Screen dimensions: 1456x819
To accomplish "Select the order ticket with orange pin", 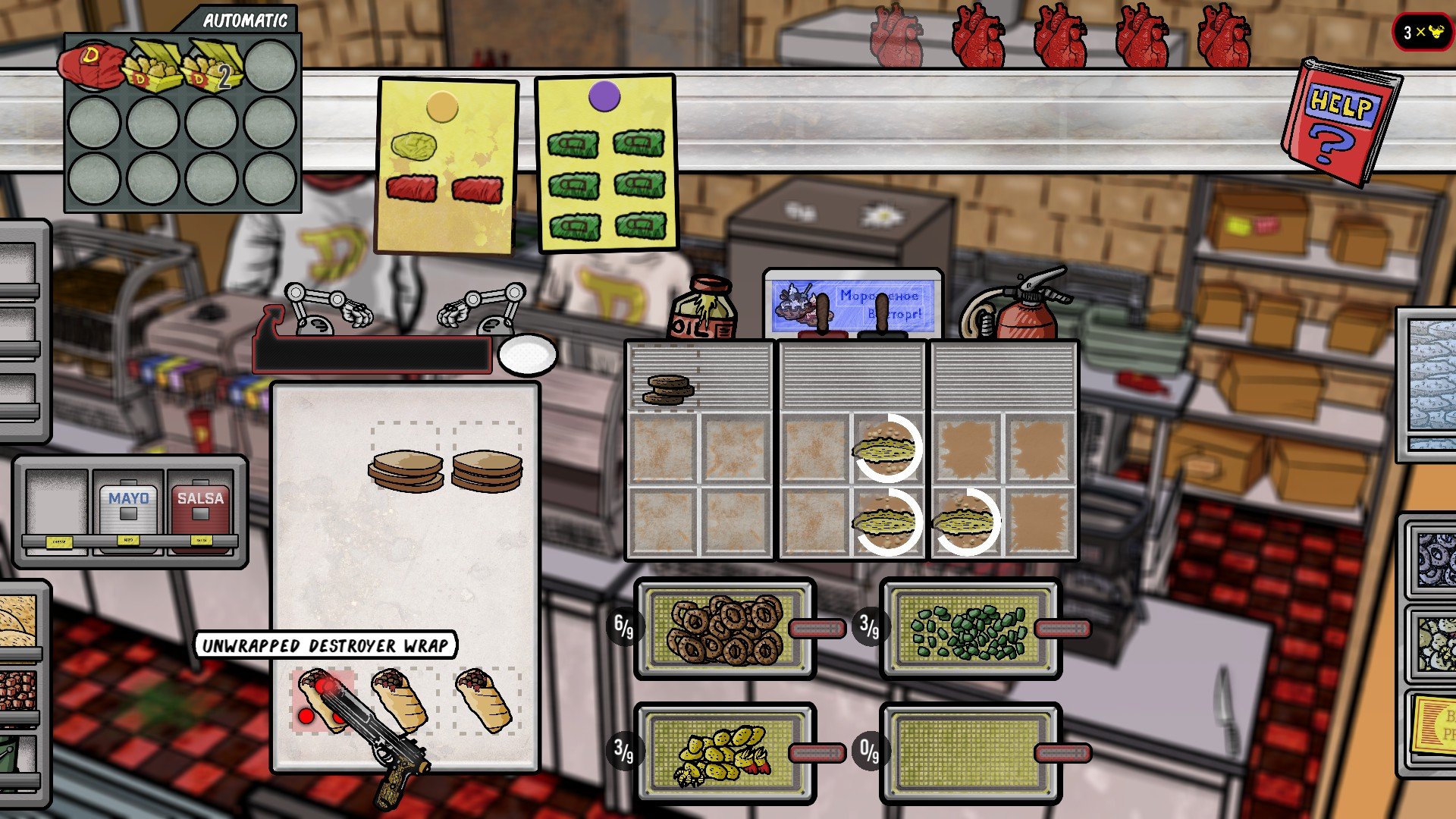I will [x=447, y=165].
